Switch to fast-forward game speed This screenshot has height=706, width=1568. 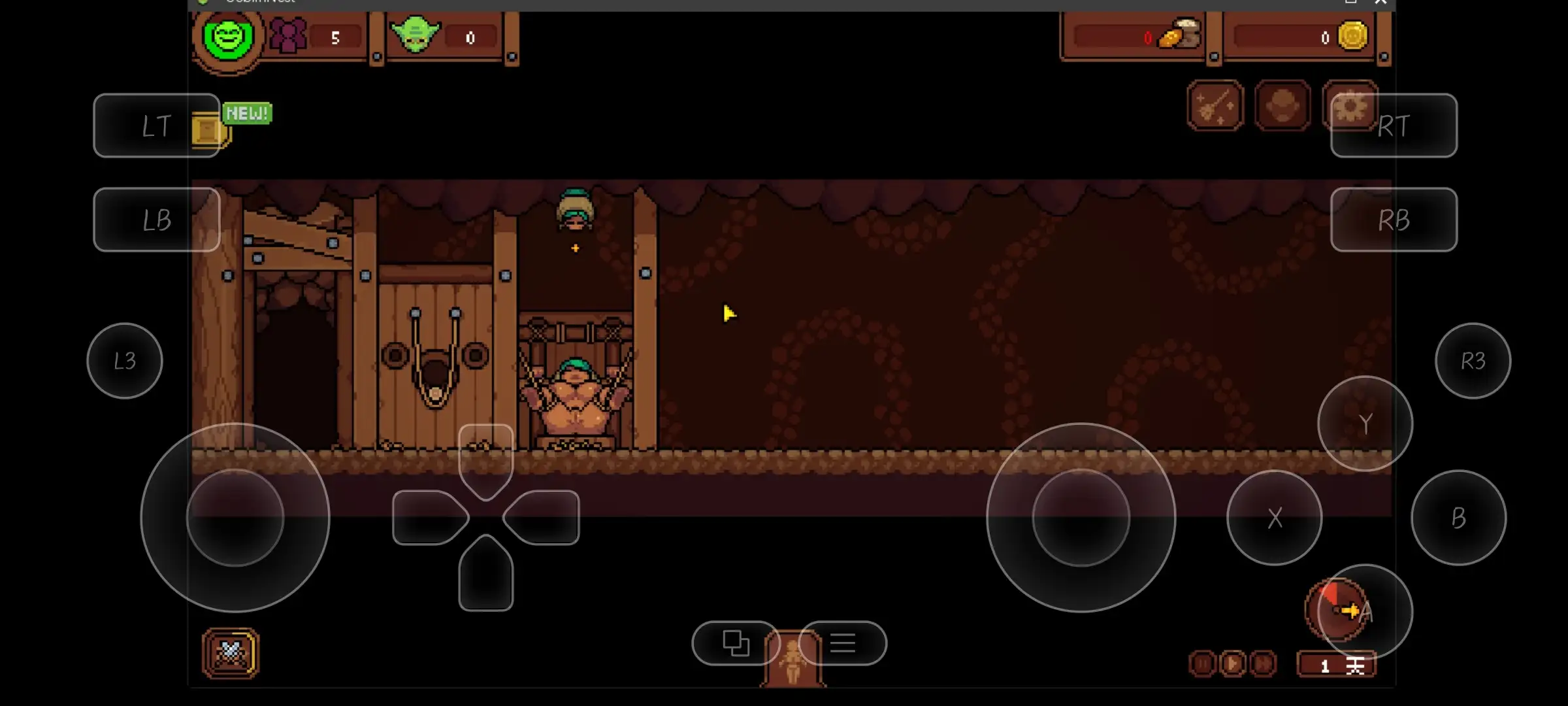1263,664
